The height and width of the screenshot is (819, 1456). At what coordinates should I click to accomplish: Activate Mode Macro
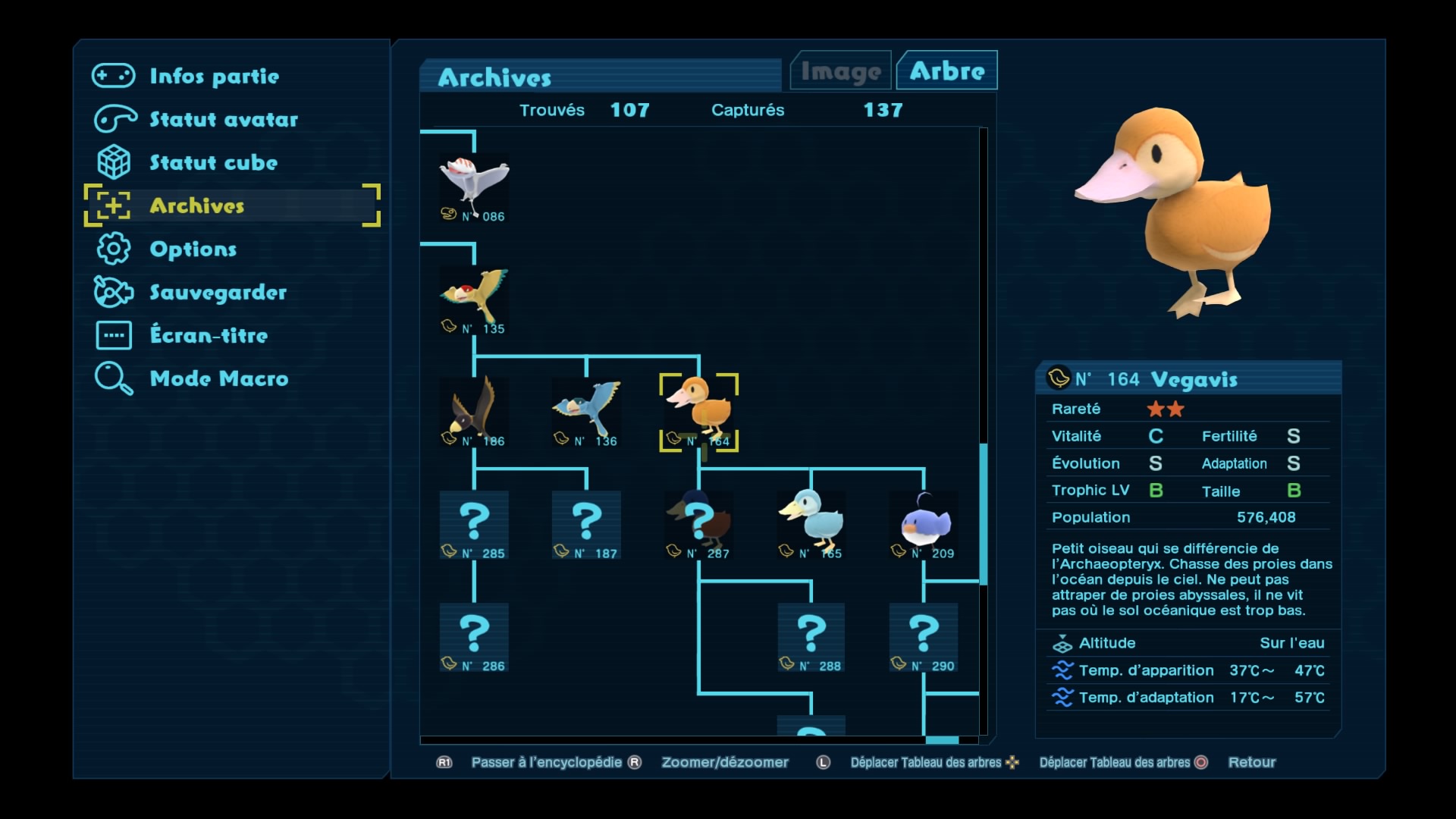218,378
